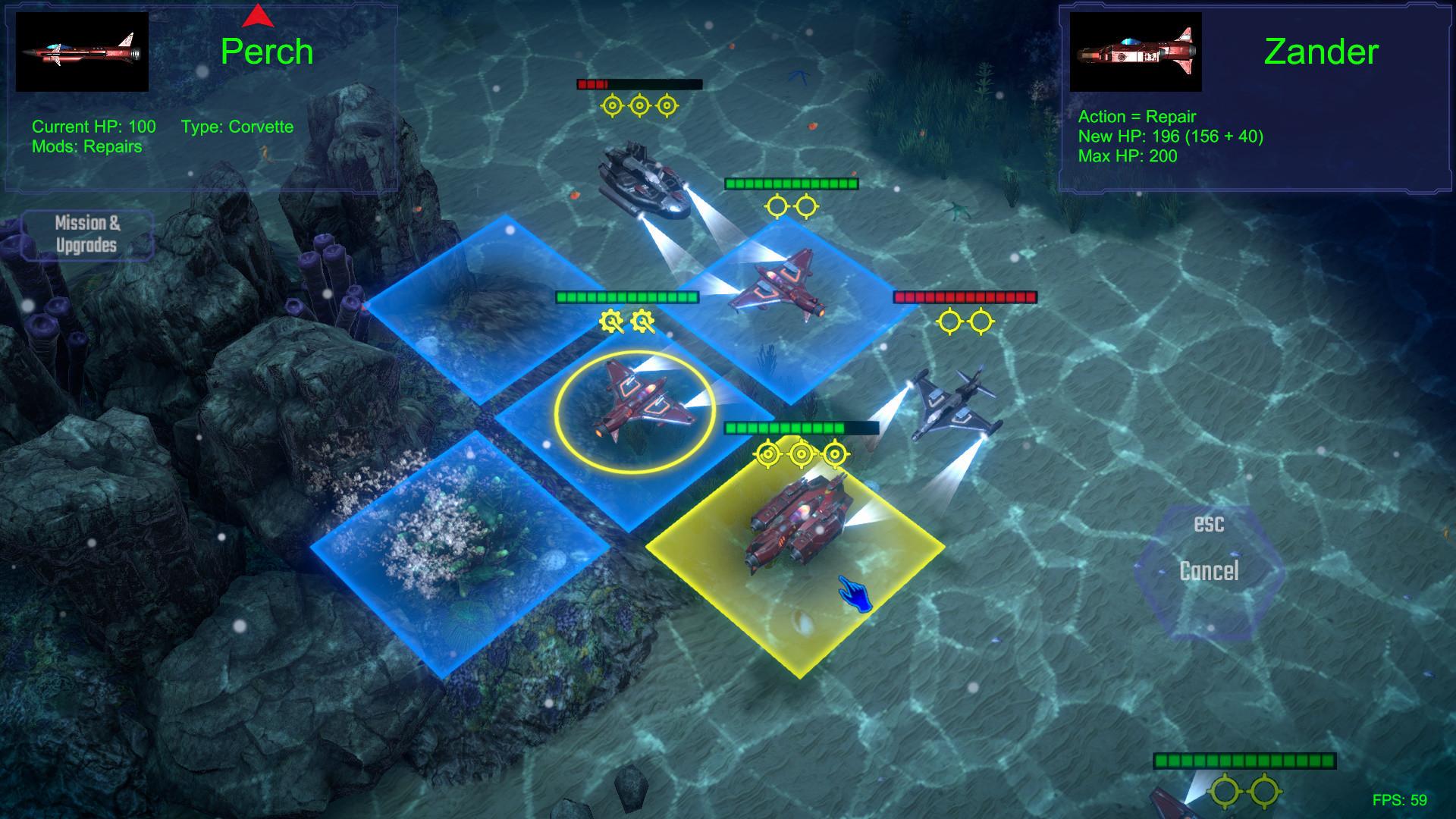The height and width of the screenshot is (819, 1456).
Task: Click the Perch ship portrait thumbnail
Action: point(82,52)
